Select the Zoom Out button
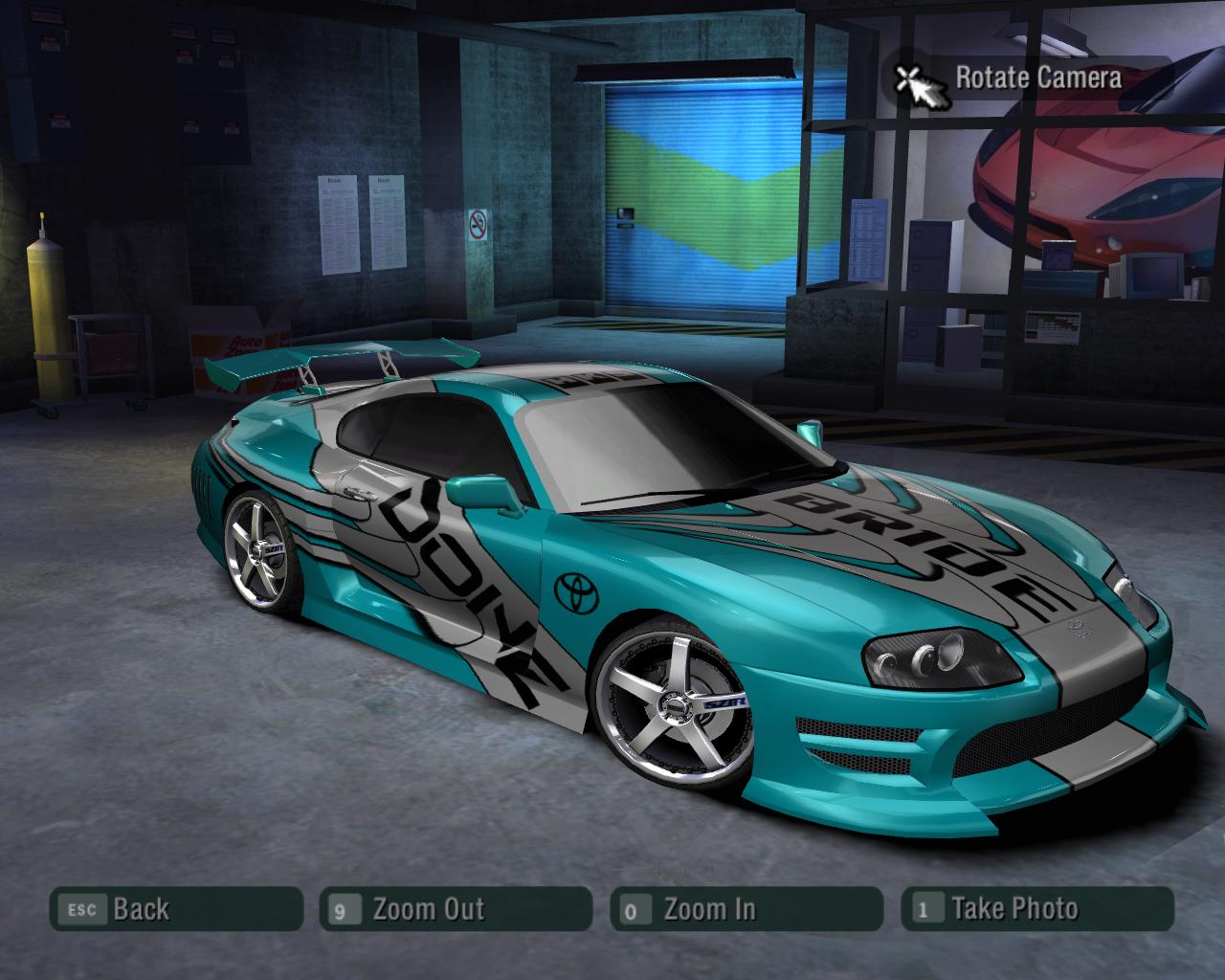Viewport: 1225px width, 980px height. [x=456, y=909]
